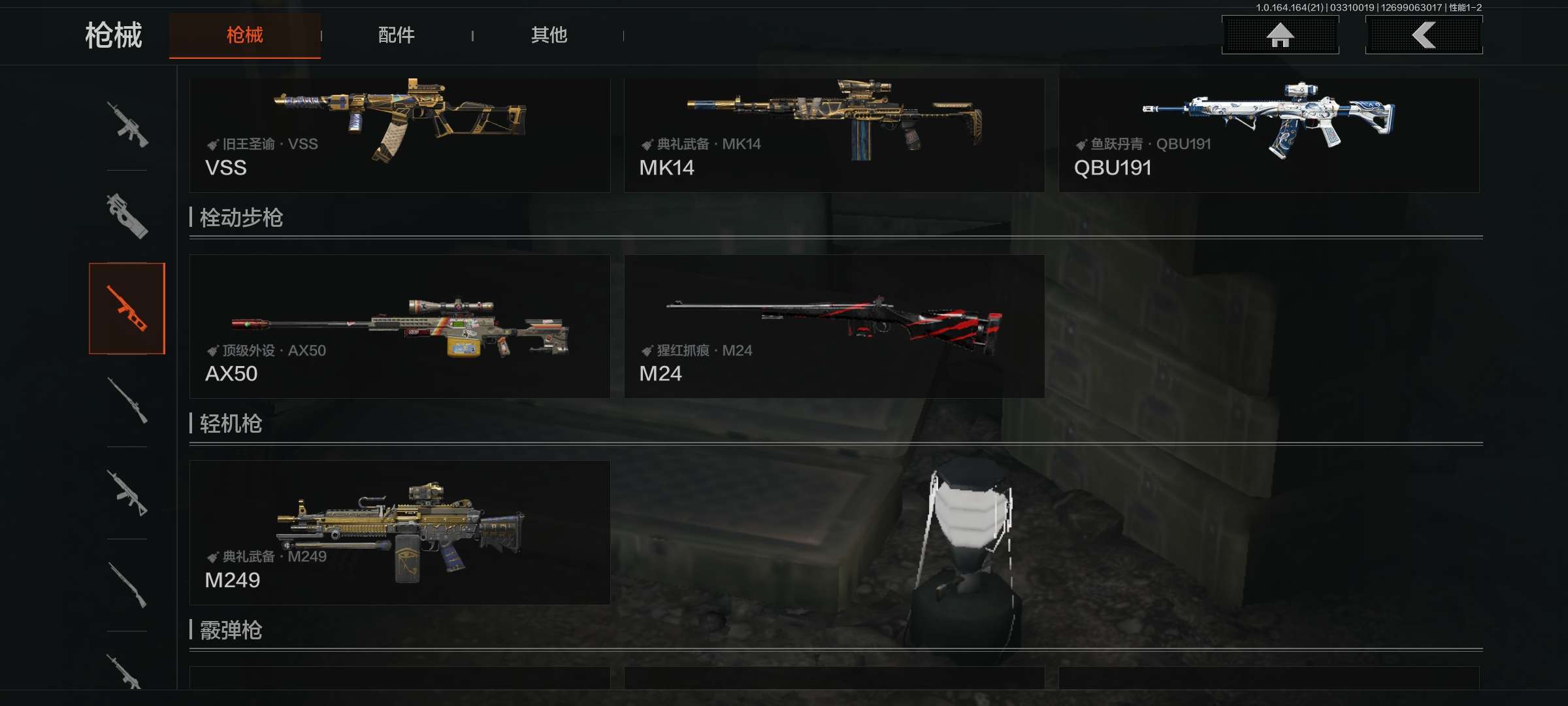Open the 配件 tab
Viewport: 1568px width, 706px height.
396,35
